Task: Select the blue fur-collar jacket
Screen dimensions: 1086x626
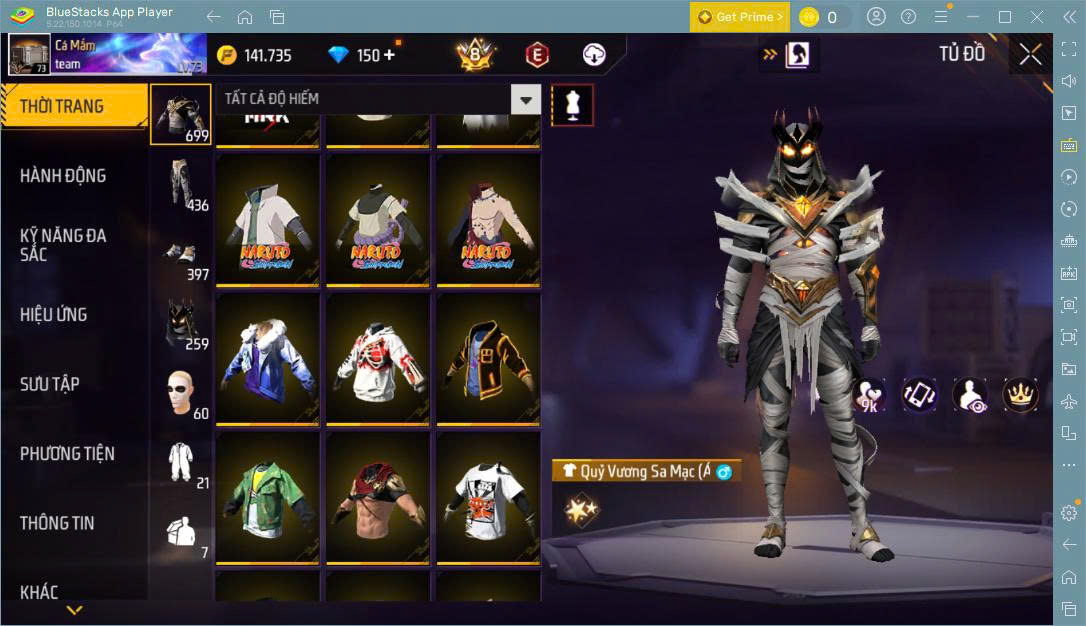Action: (x=267, y=359)
